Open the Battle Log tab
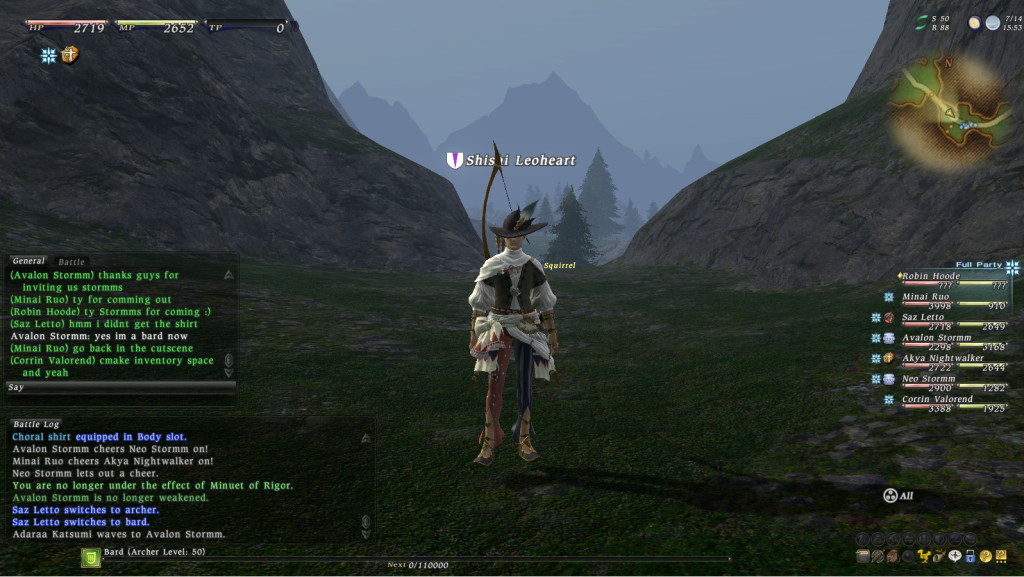This screenshot has height=577, width=1024. point(37,424)
